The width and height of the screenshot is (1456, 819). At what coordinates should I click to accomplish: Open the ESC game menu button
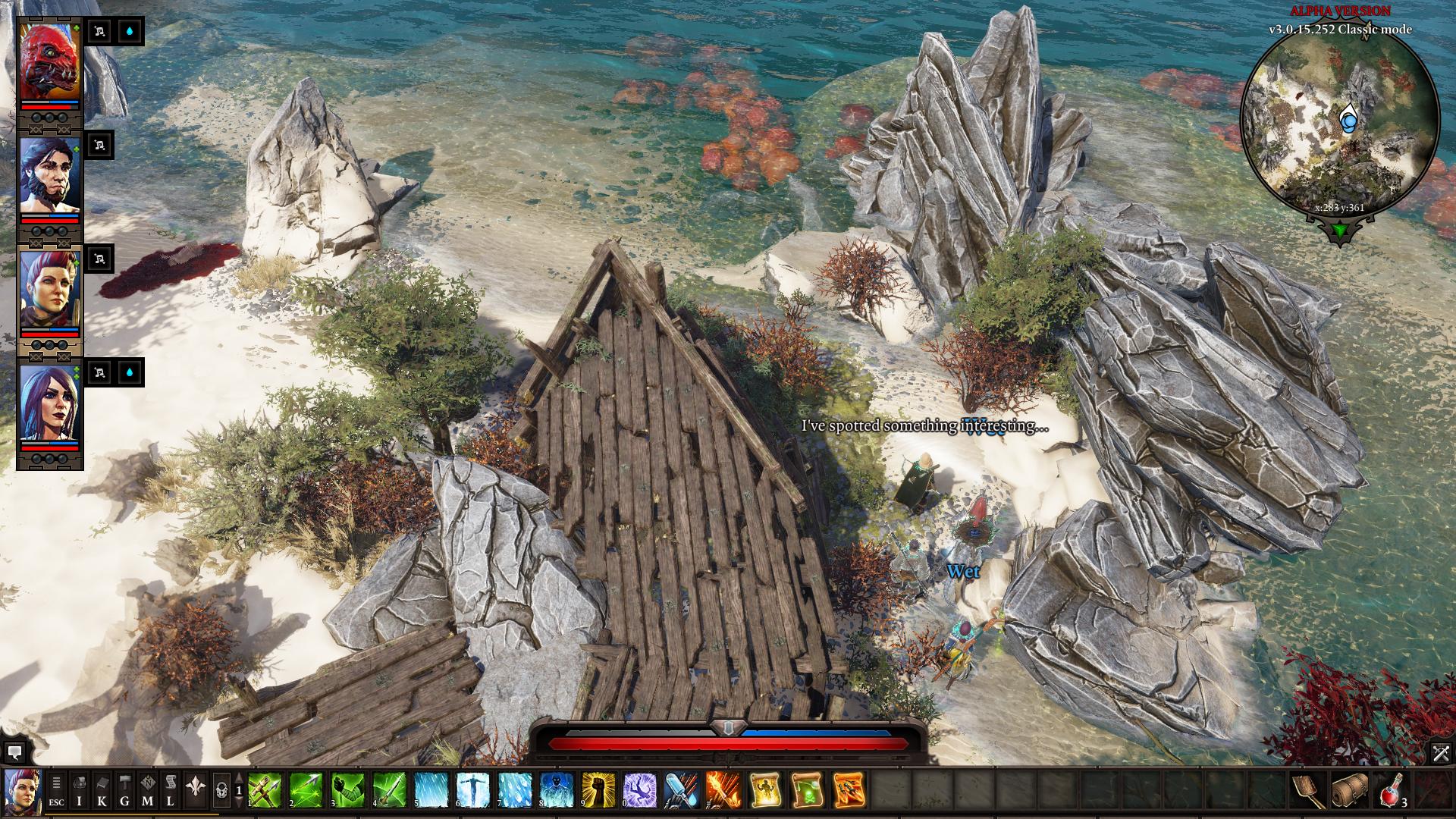coord(56,790)
